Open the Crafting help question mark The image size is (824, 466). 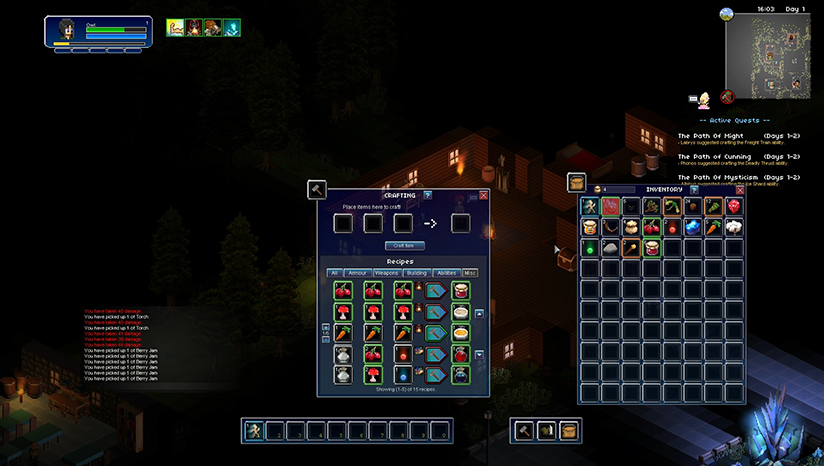tap(428, 195)
